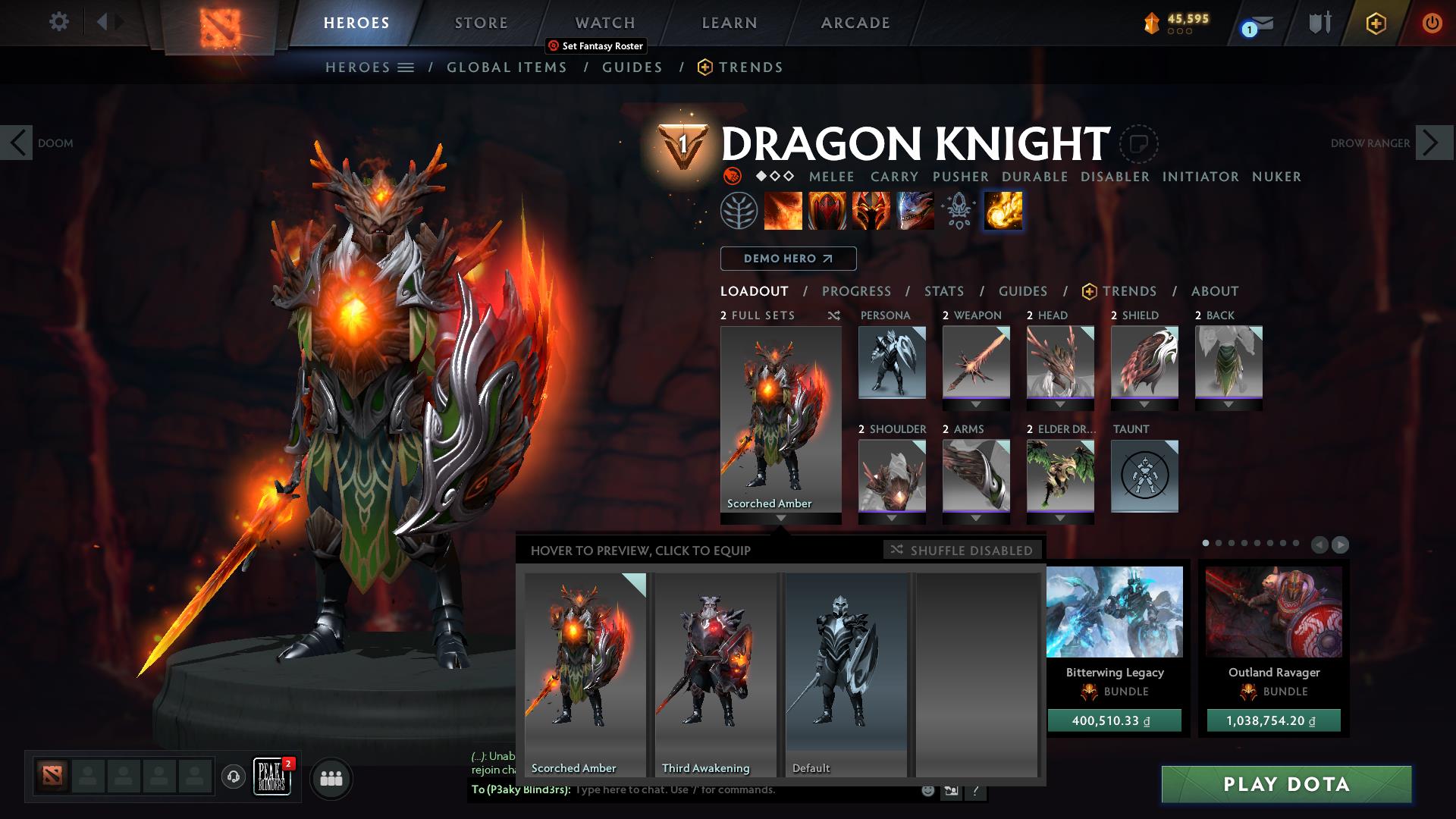
Task: Click Shuffle Disabled in the preview popup
Action: point(962,551)
